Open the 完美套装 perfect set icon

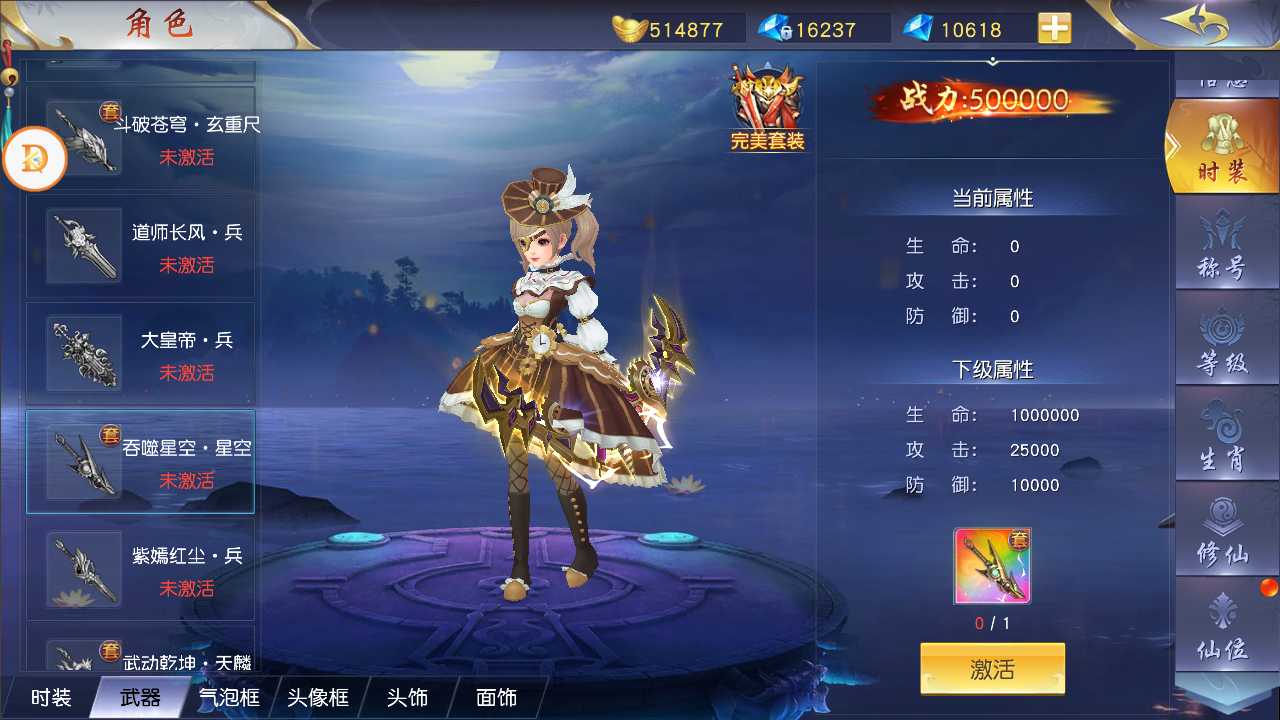point(767,108)
